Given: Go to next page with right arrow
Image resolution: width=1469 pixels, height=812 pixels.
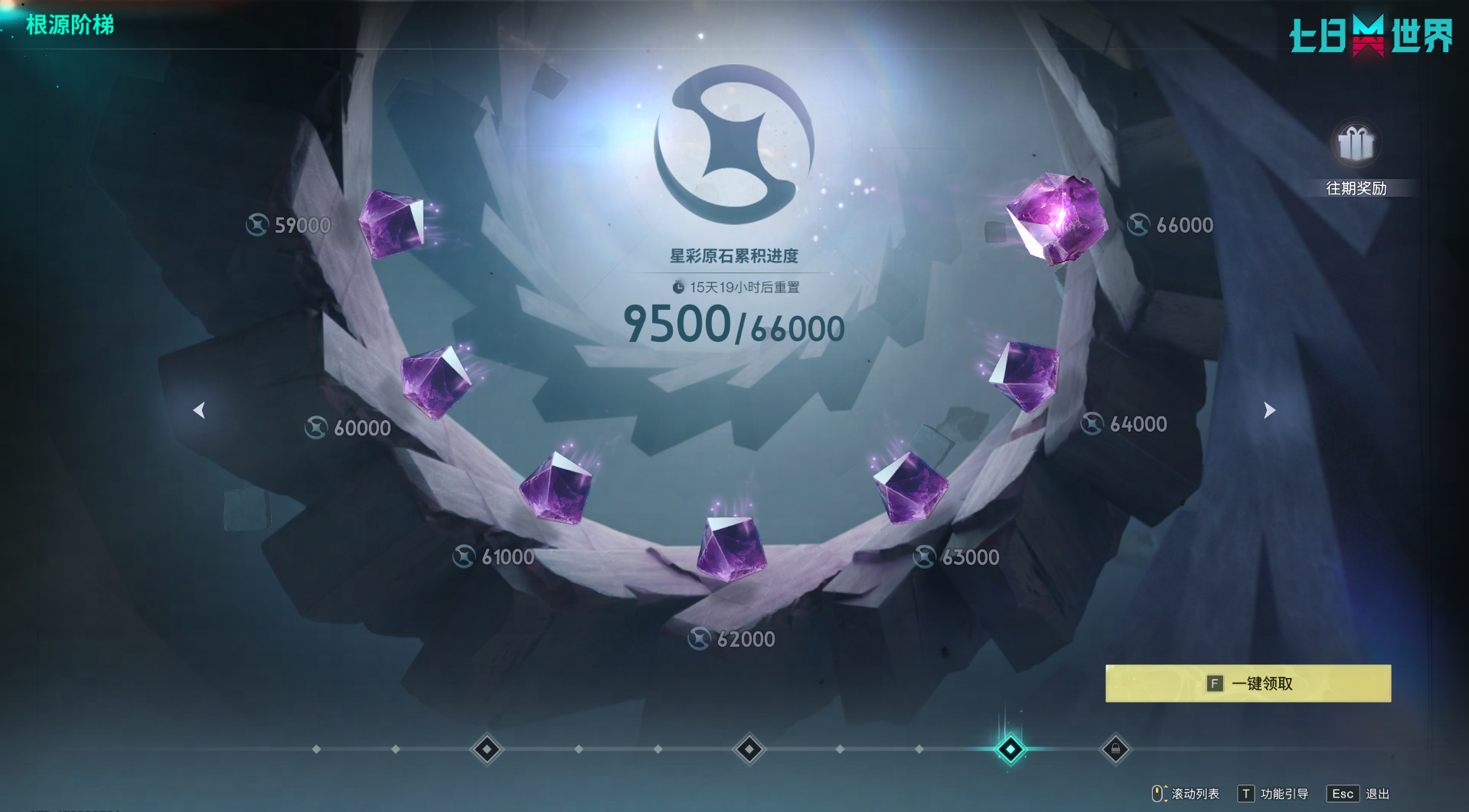Looking at the screenshot, I should (1269, 410).
